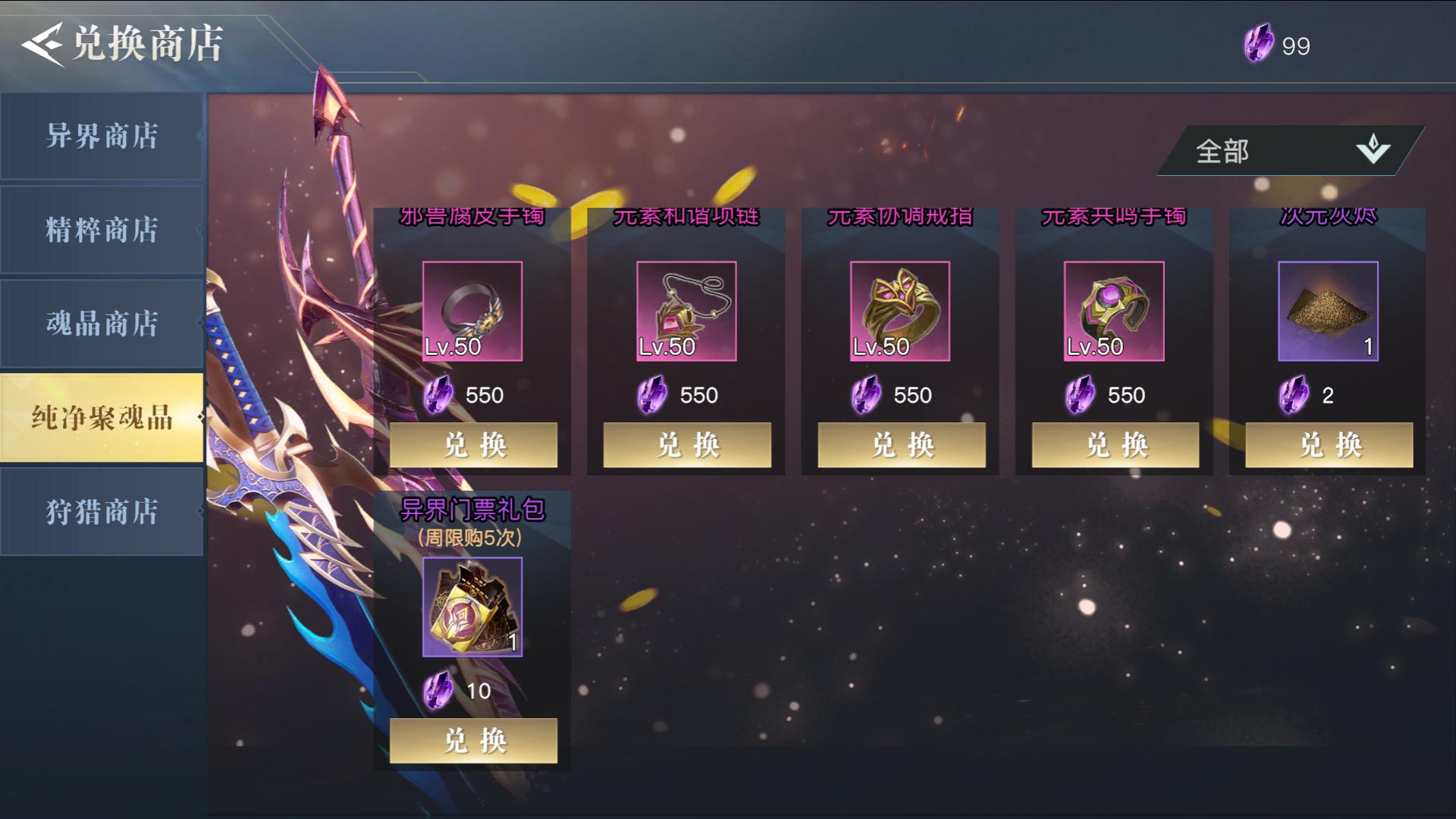View the ash pile item icon
The width and height of the screenshot is (1456, 819).
pos(1328,311)
